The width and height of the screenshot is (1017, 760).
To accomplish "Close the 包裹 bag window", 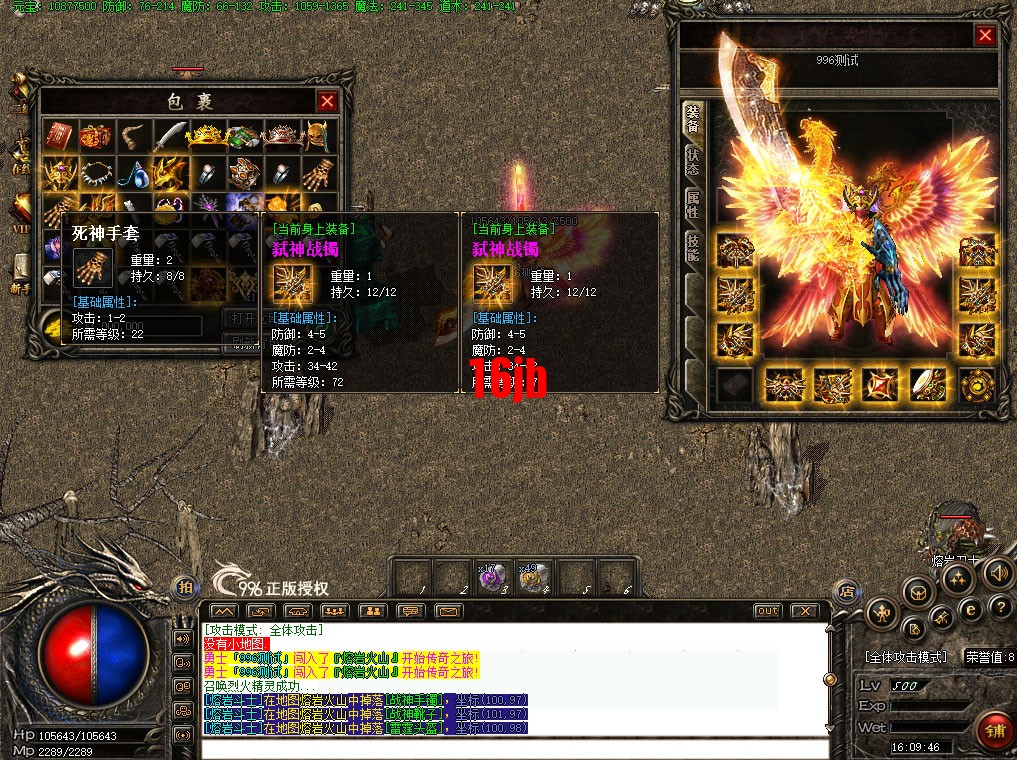I will [327, 101].
